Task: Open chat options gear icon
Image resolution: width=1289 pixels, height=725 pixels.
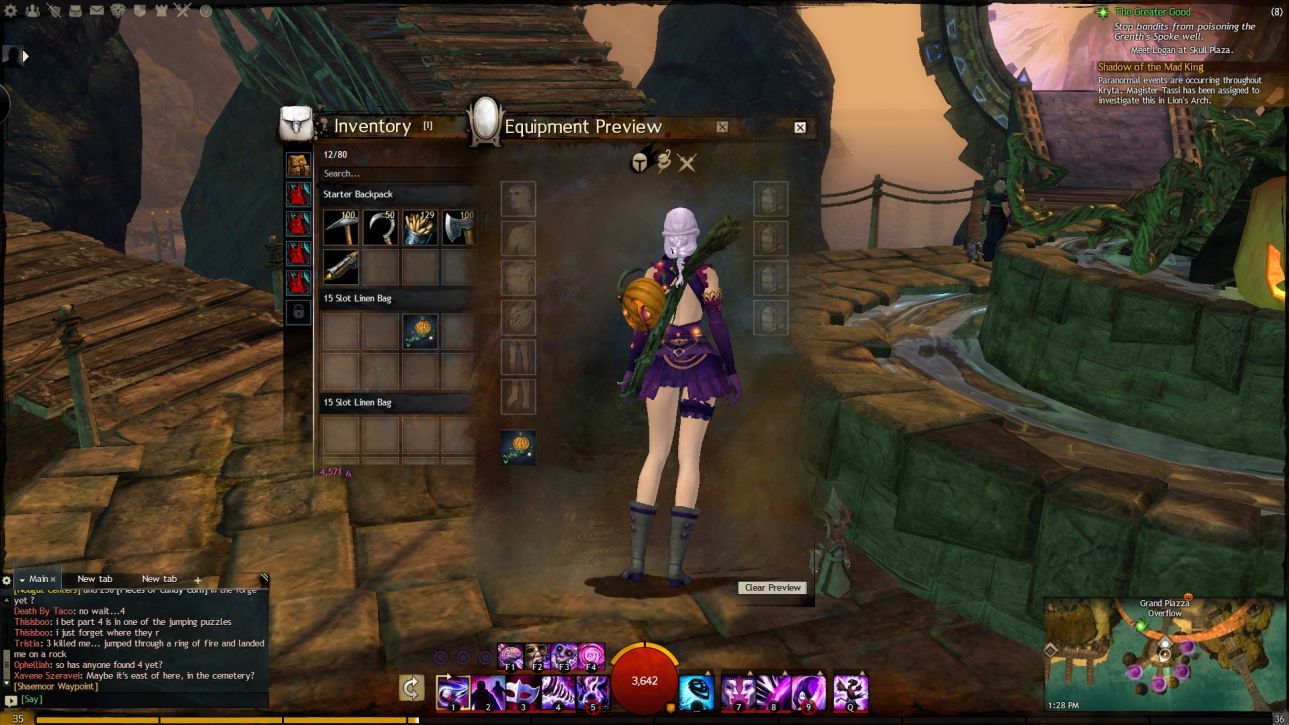Action: click(x=7, y=580)
